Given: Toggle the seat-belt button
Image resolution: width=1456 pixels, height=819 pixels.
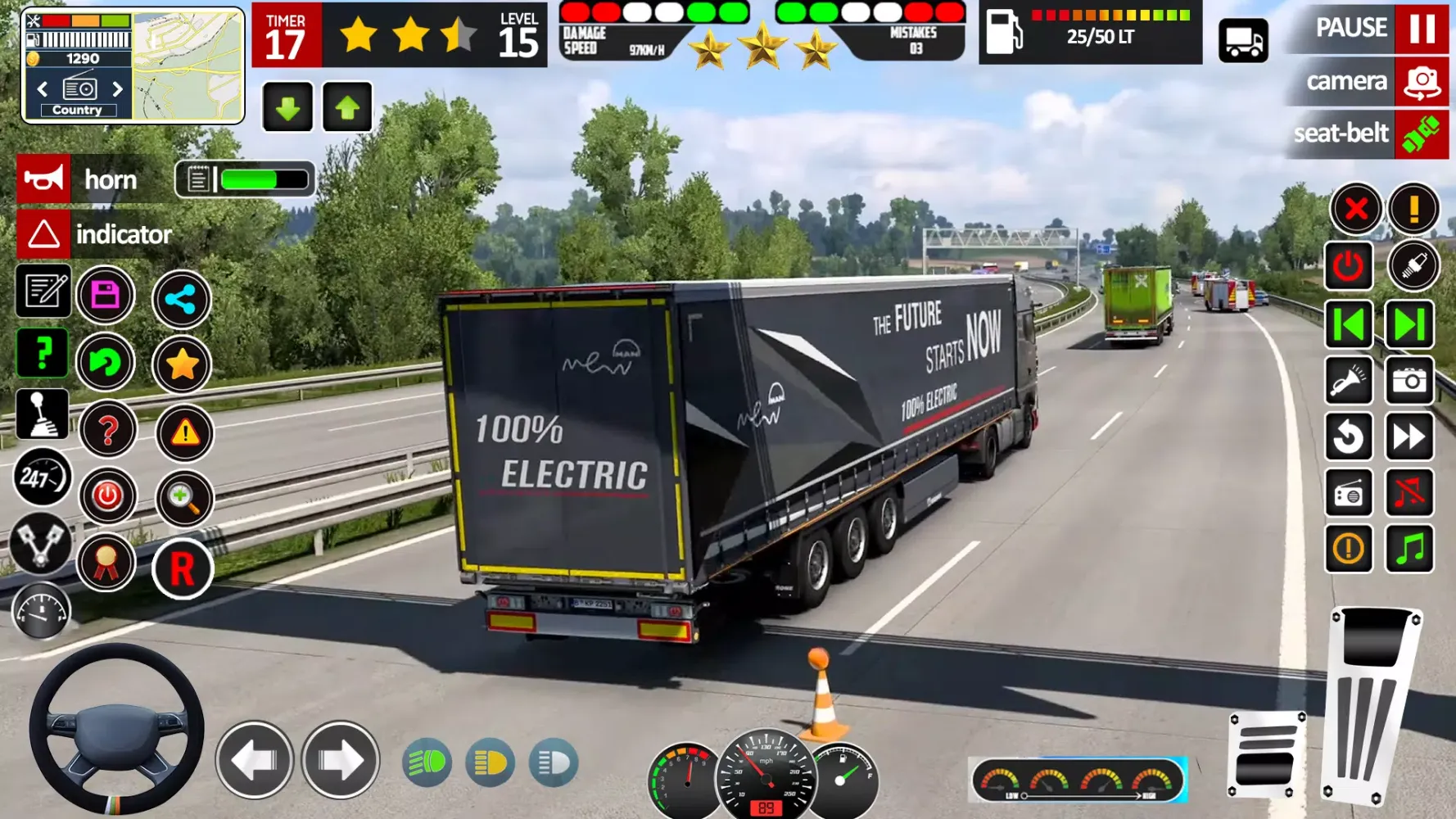Looking at the screenshot, I should [1421, 133].
